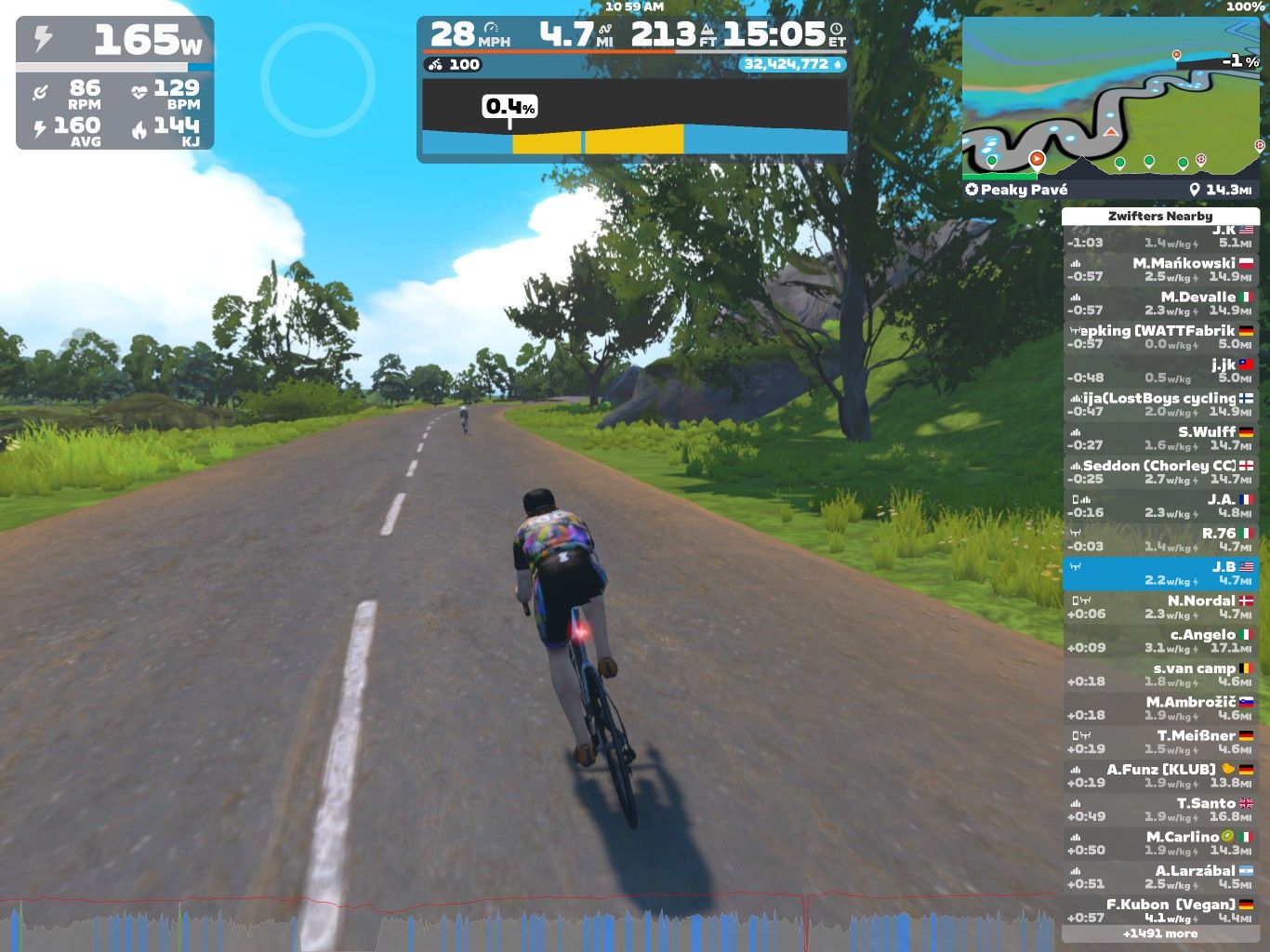Click the empty power-up ring
Screen dimensions: 1270x952
[318, 79]
